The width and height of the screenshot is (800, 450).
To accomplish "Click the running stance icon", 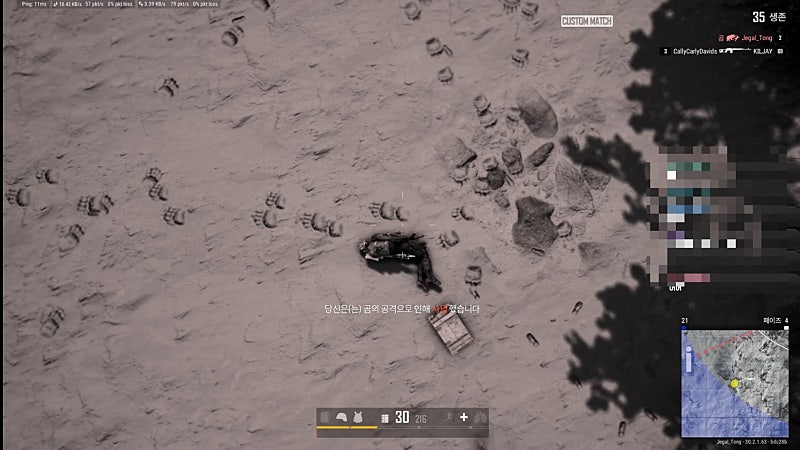I will pyautogui.click(x=448, y=417).
